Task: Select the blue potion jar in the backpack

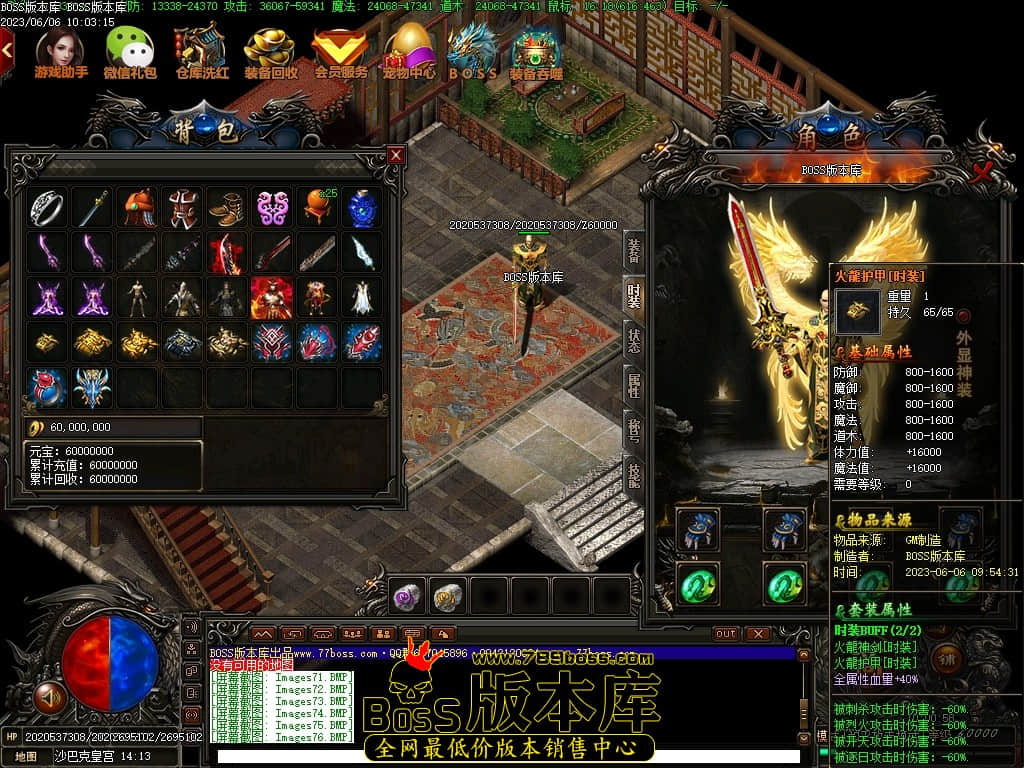Action: [x=362, y=208]
